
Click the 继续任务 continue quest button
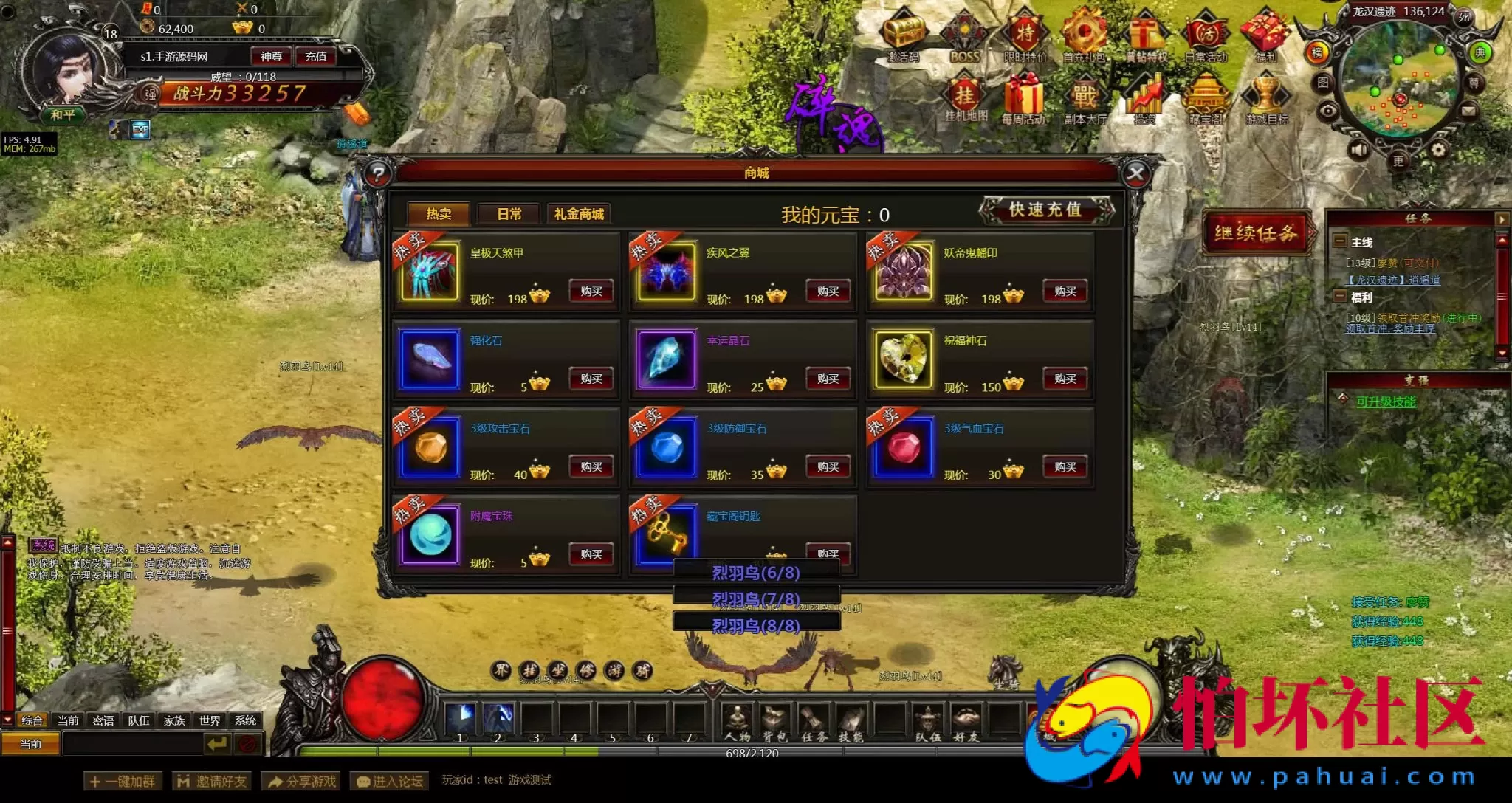tap(1256, 234)
